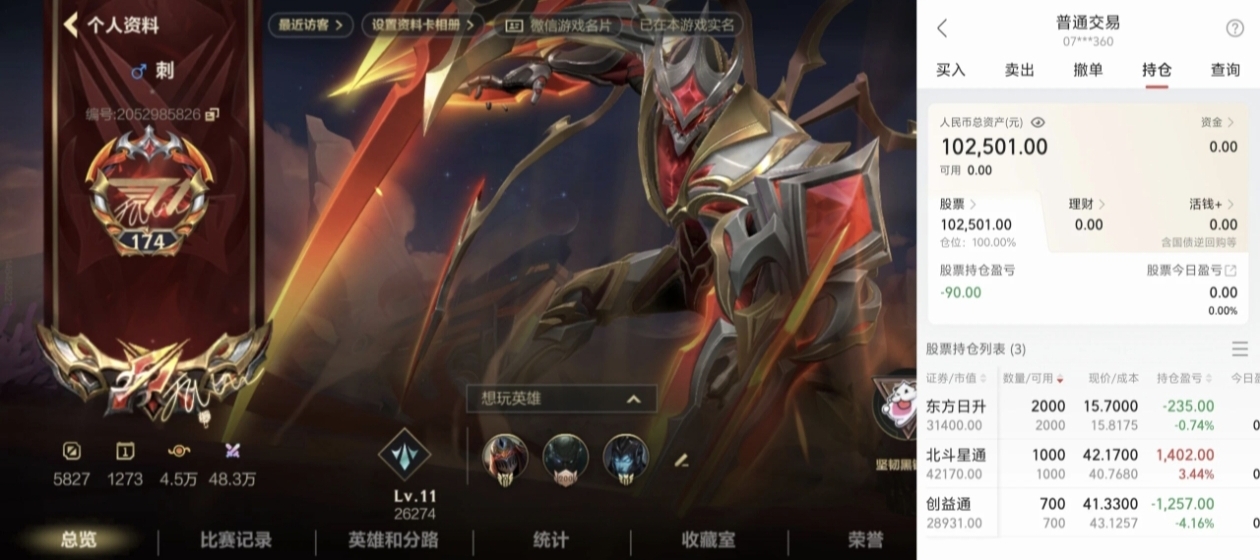Open the 最近访客 recent visitors list
Viewport: 1260px width, 560px height.
click(310, 25)
